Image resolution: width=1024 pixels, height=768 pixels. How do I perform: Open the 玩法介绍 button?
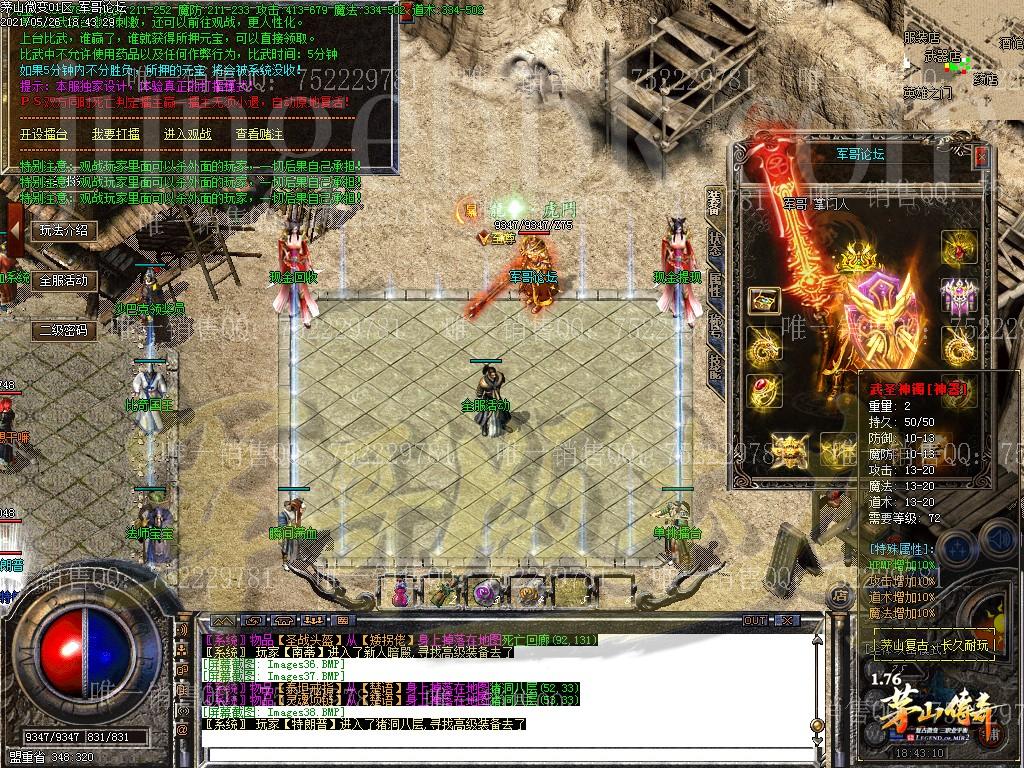click(64, 231)
